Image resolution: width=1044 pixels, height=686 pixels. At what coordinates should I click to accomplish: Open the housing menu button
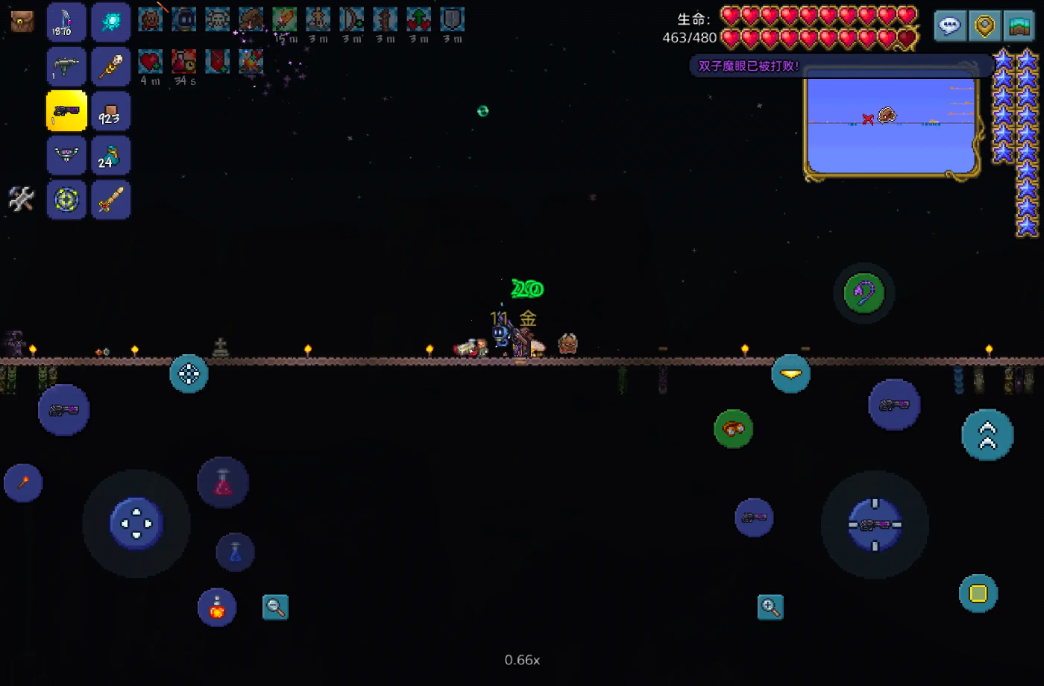1019,26
